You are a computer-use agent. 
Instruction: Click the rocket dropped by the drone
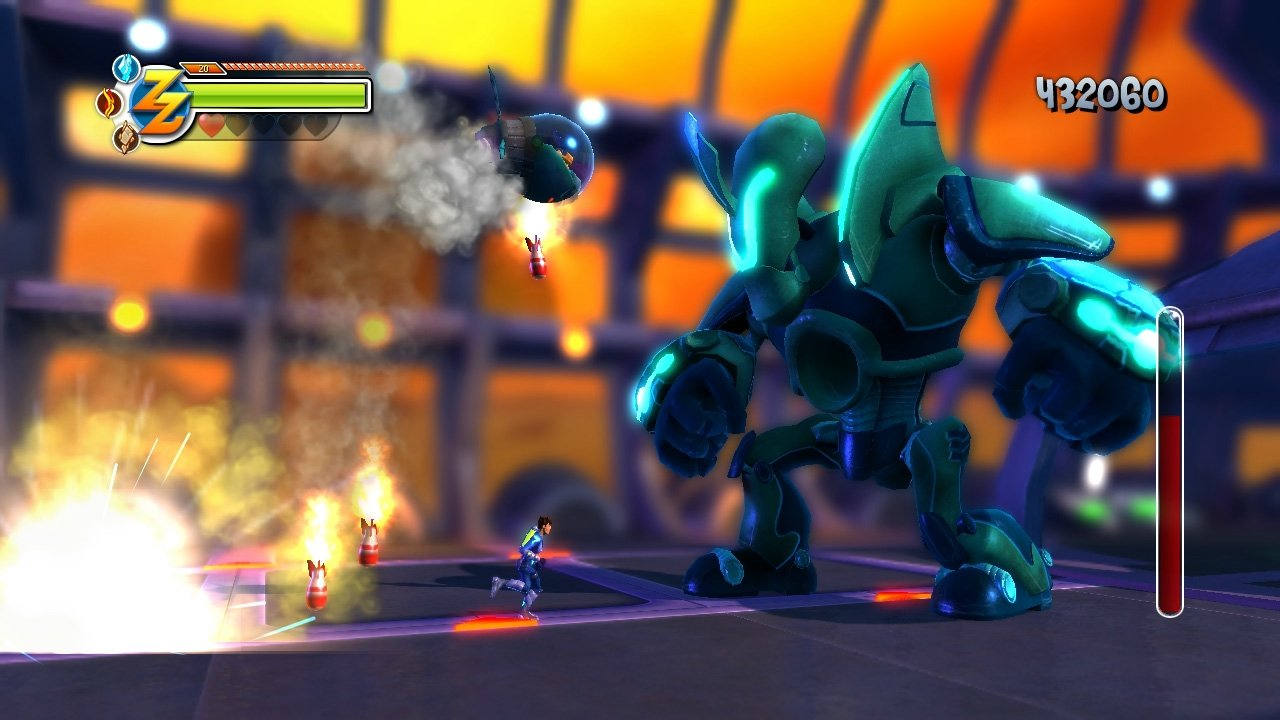pos(537,255)
